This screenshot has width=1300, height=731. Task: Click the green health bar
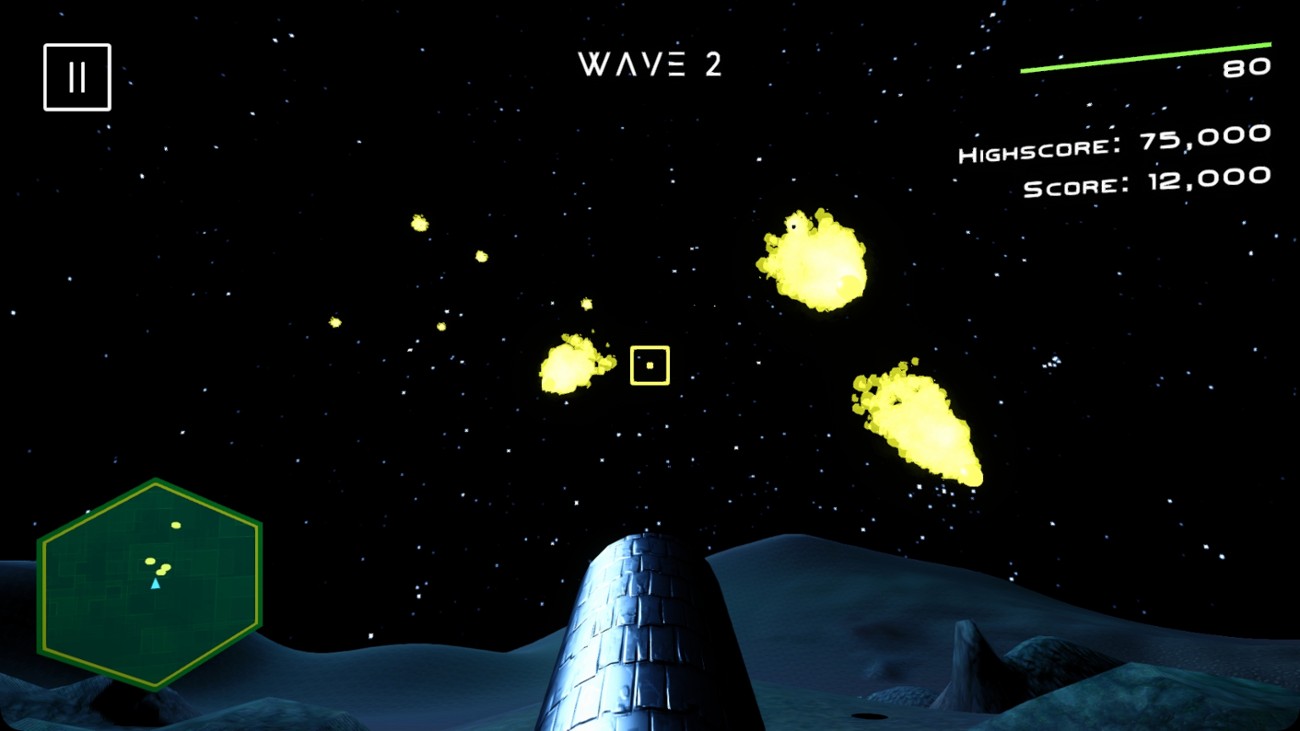pyautogui.click(x=1145, y=58)
